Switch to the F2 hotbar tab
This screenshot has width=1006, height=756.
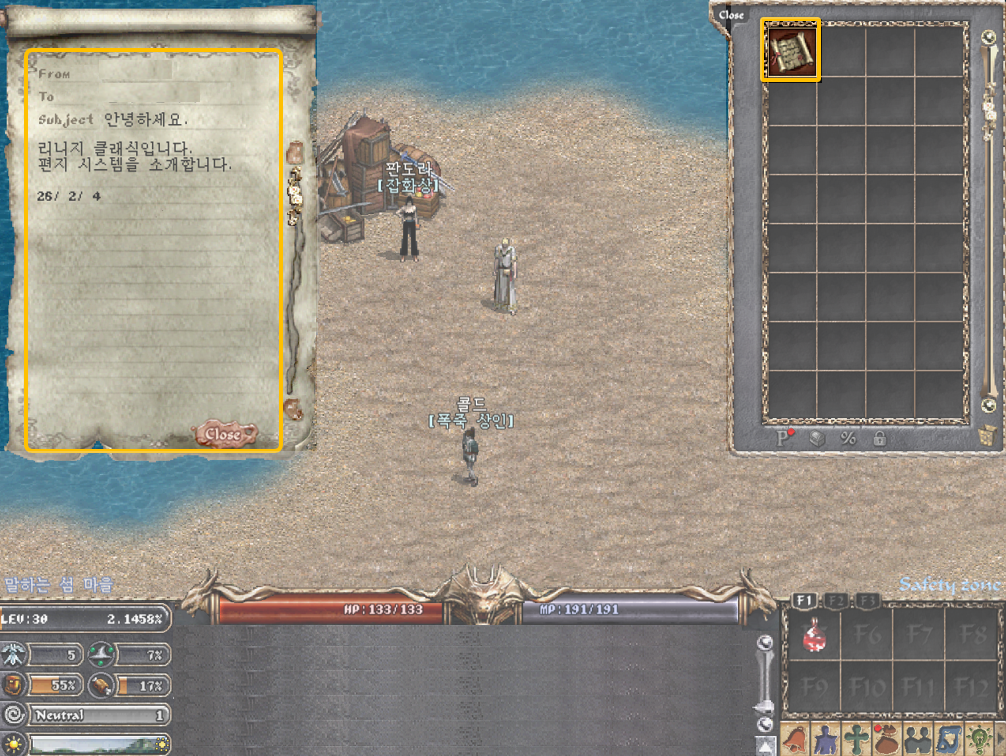[837, 600]
